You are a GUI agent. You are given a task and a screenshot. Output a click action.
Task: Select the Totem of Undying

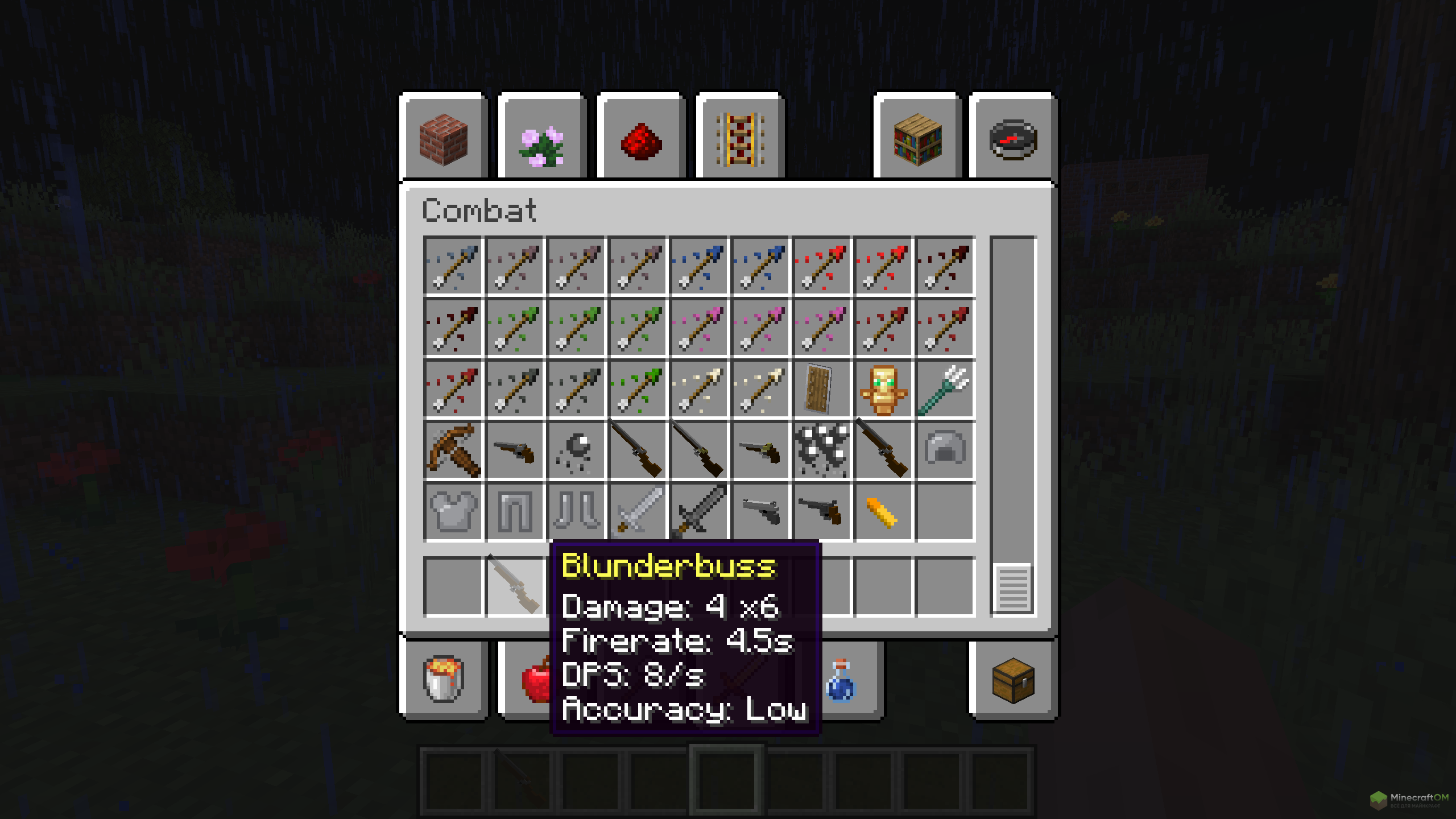coord(883,389)
